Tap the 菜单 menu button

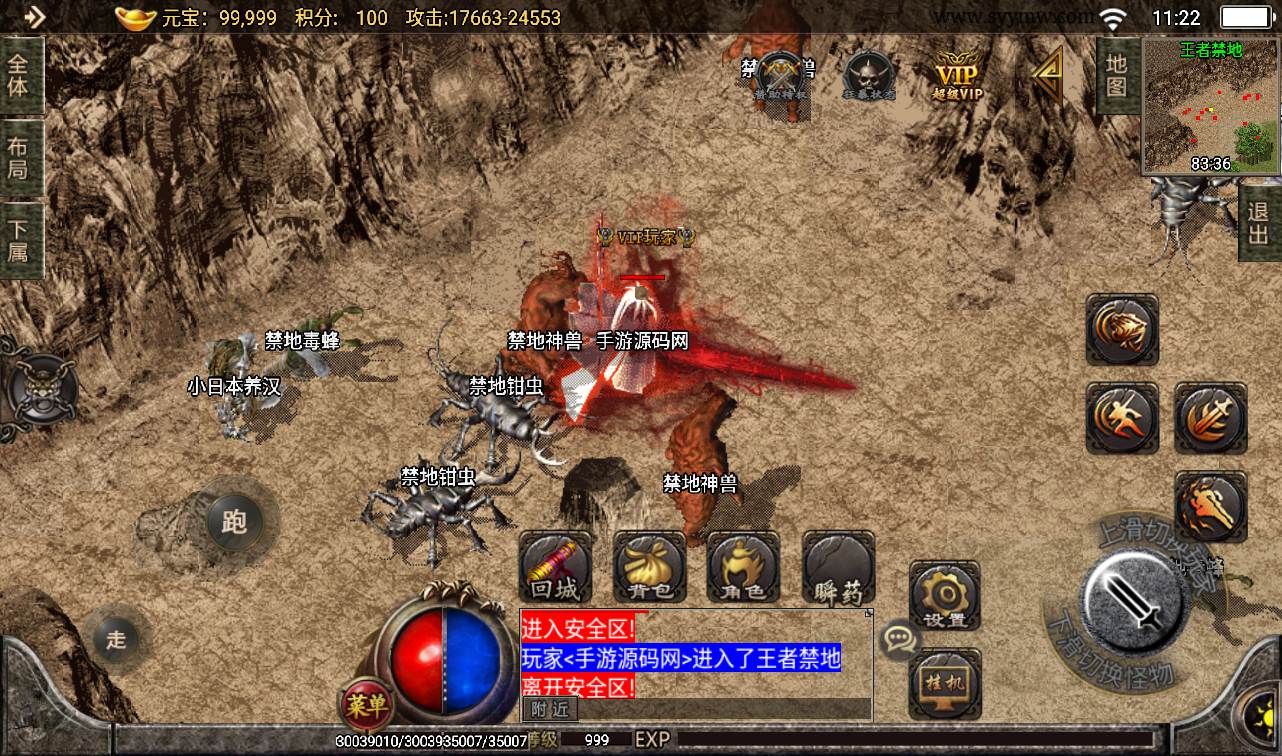(366, 706)
